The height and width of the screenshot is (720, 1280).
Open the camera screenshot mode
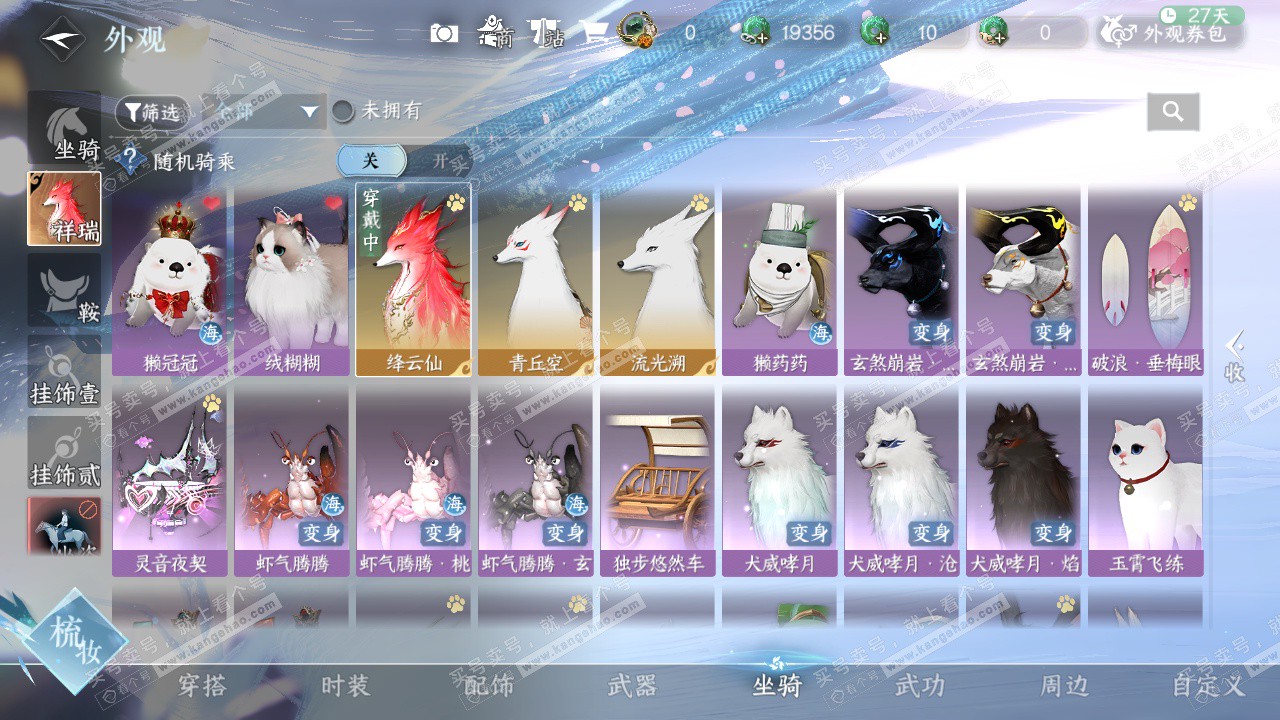point(444,33)
